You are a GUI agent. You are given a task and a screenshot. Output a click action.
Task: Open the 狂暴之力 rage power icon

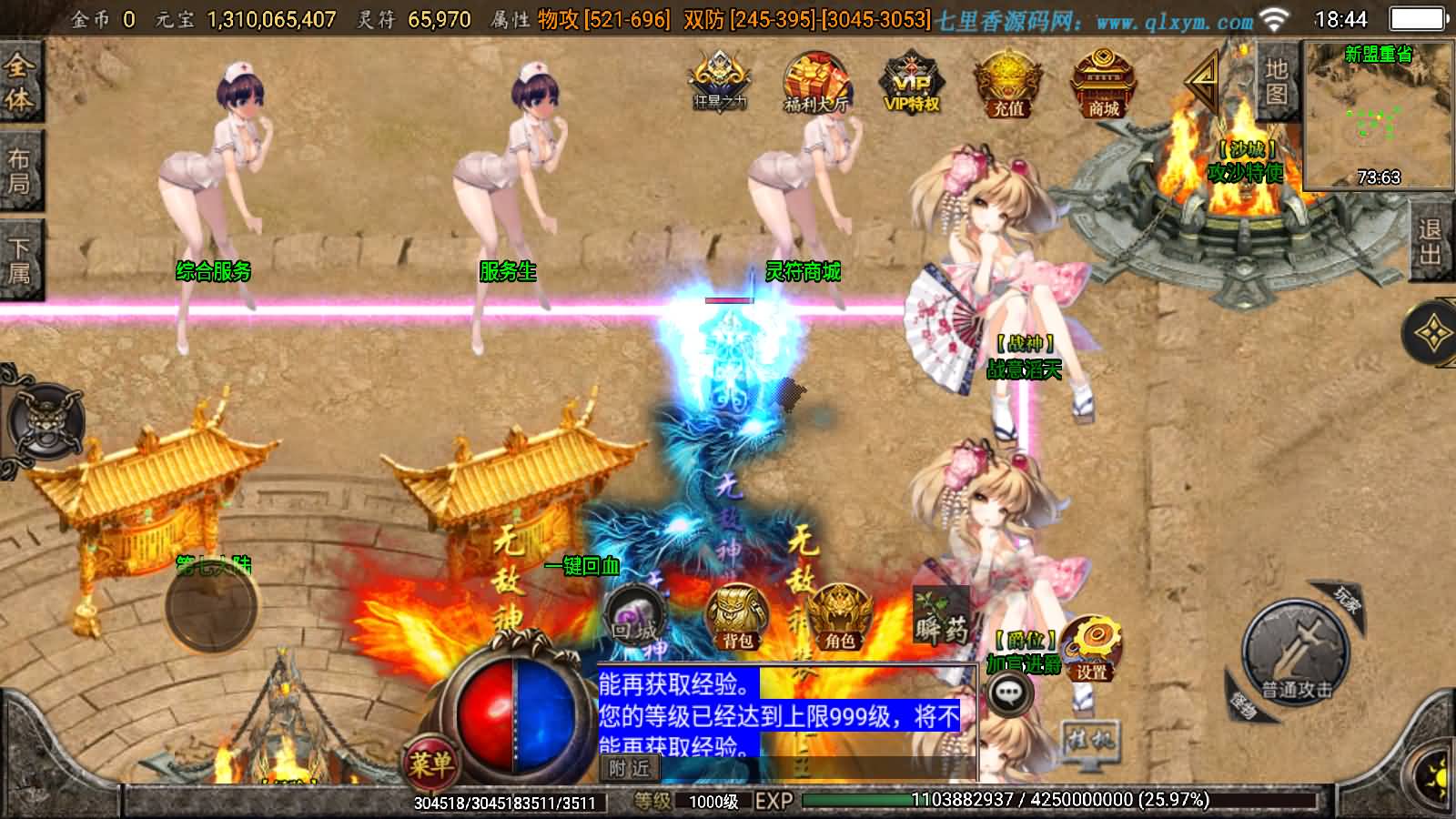click(720, 81)
